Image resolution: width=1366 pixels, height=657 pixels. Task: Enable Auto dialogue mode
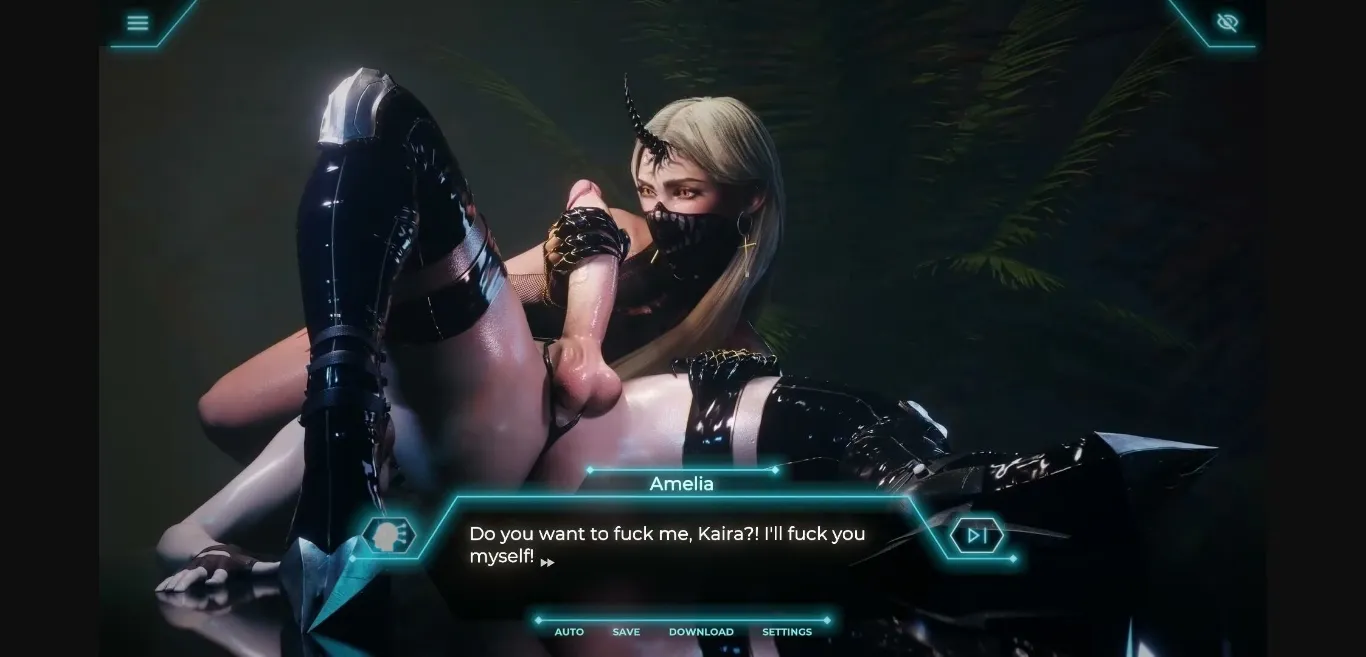point(569,632)
